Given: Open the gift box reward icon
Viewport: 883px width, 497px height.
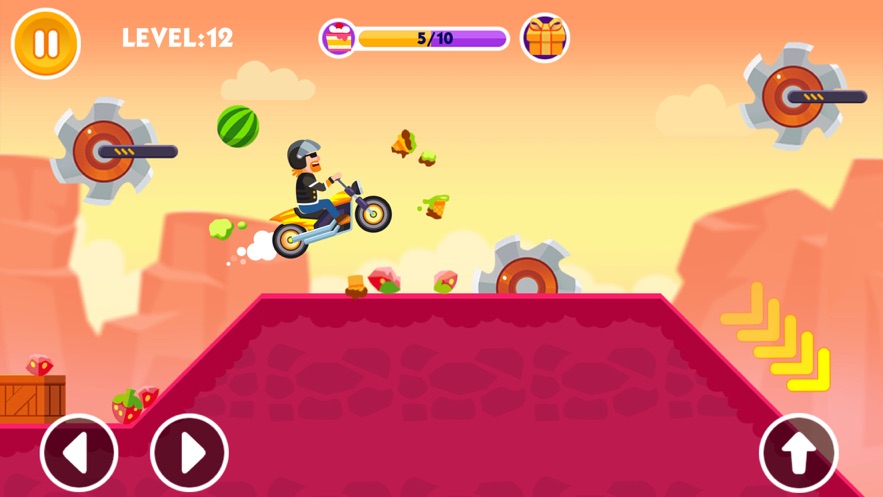Looking at the screenshot, I should pos(545,38).
